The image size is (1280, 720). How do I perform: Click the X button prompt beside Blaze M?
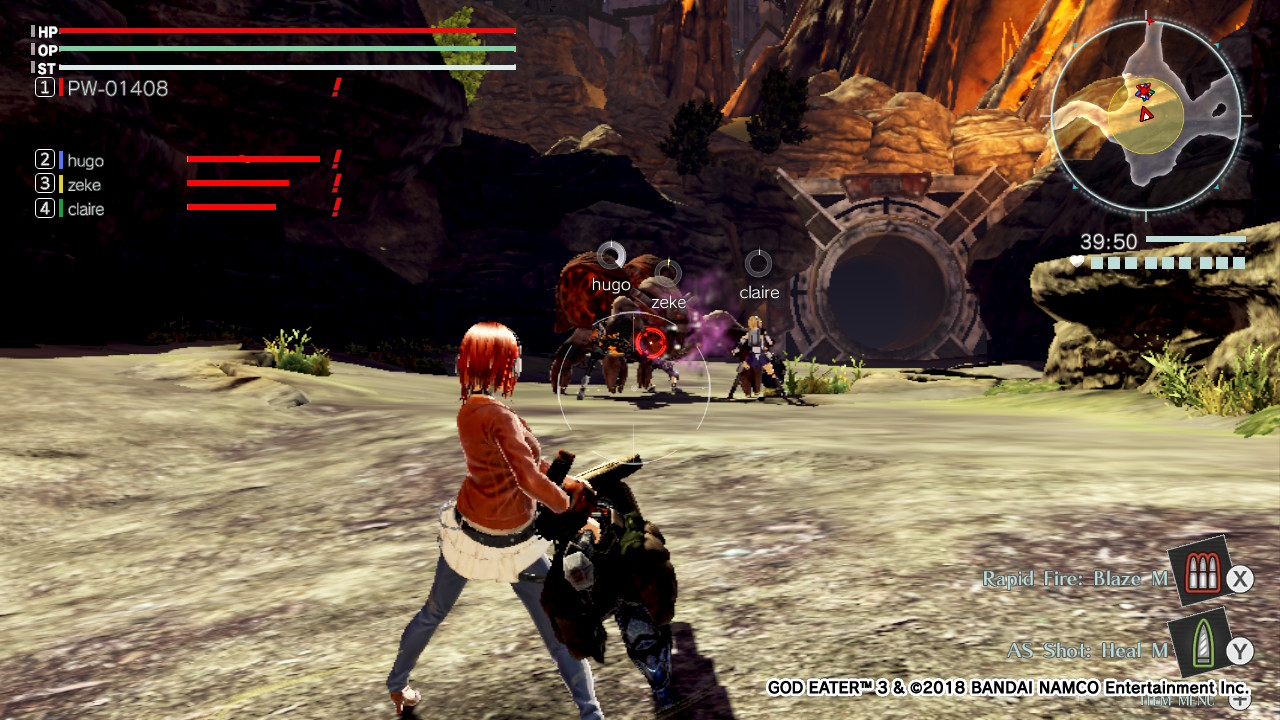click(x=1239, y=577)
